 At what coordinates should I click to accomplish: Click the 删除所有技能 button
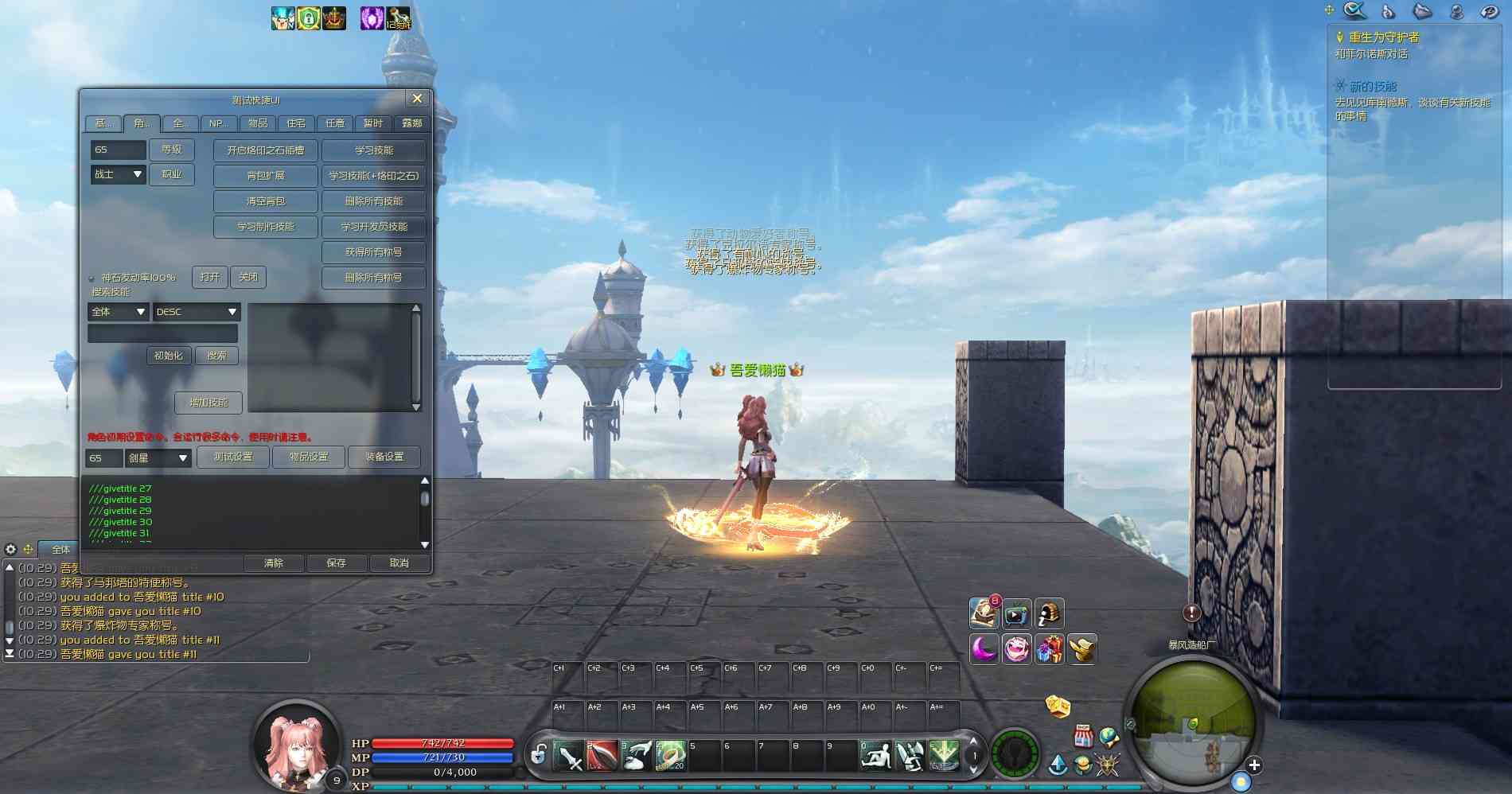click(374, 201)
